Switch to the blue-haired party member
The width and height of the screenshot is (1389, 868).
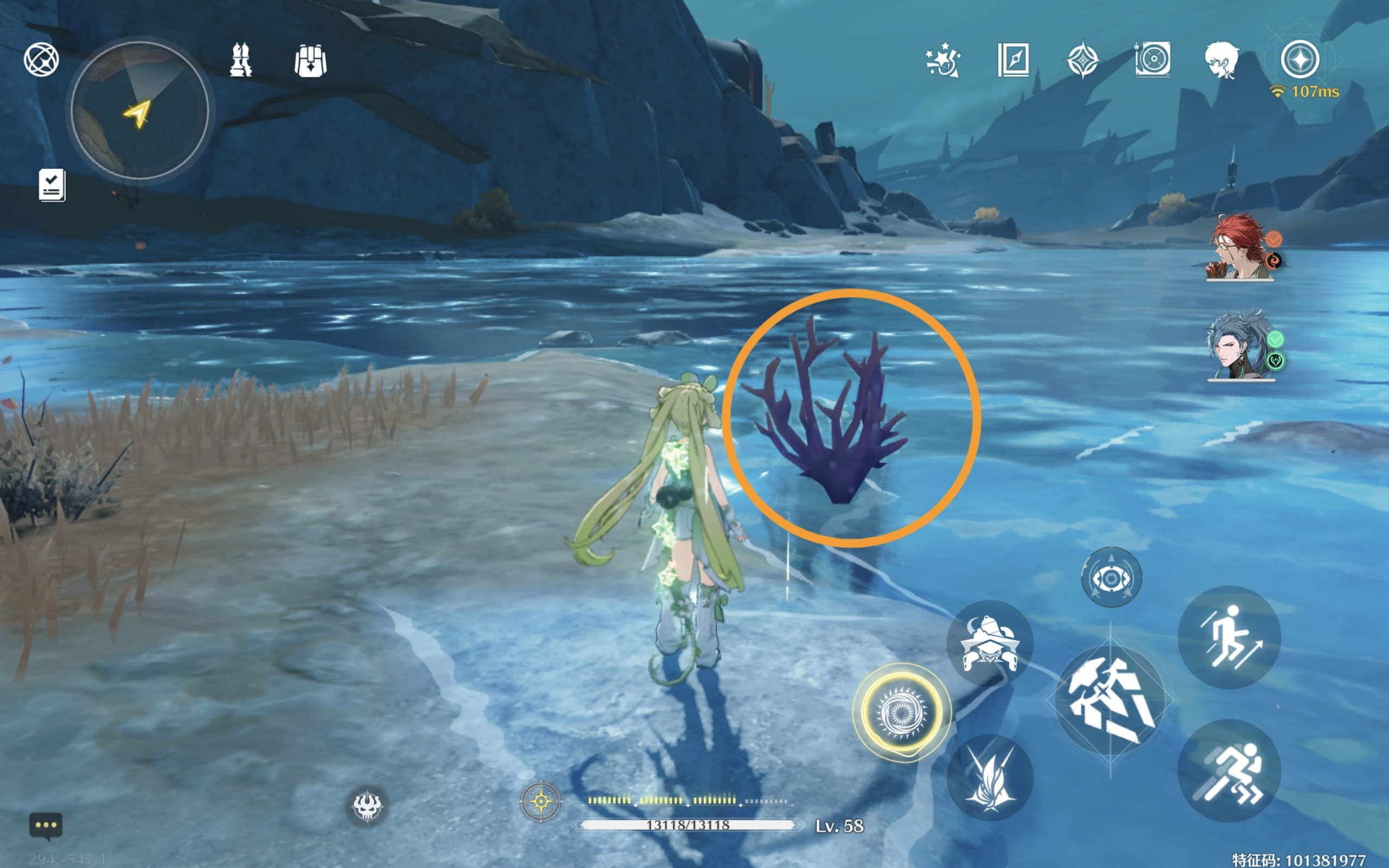(x=1240, y=346)
